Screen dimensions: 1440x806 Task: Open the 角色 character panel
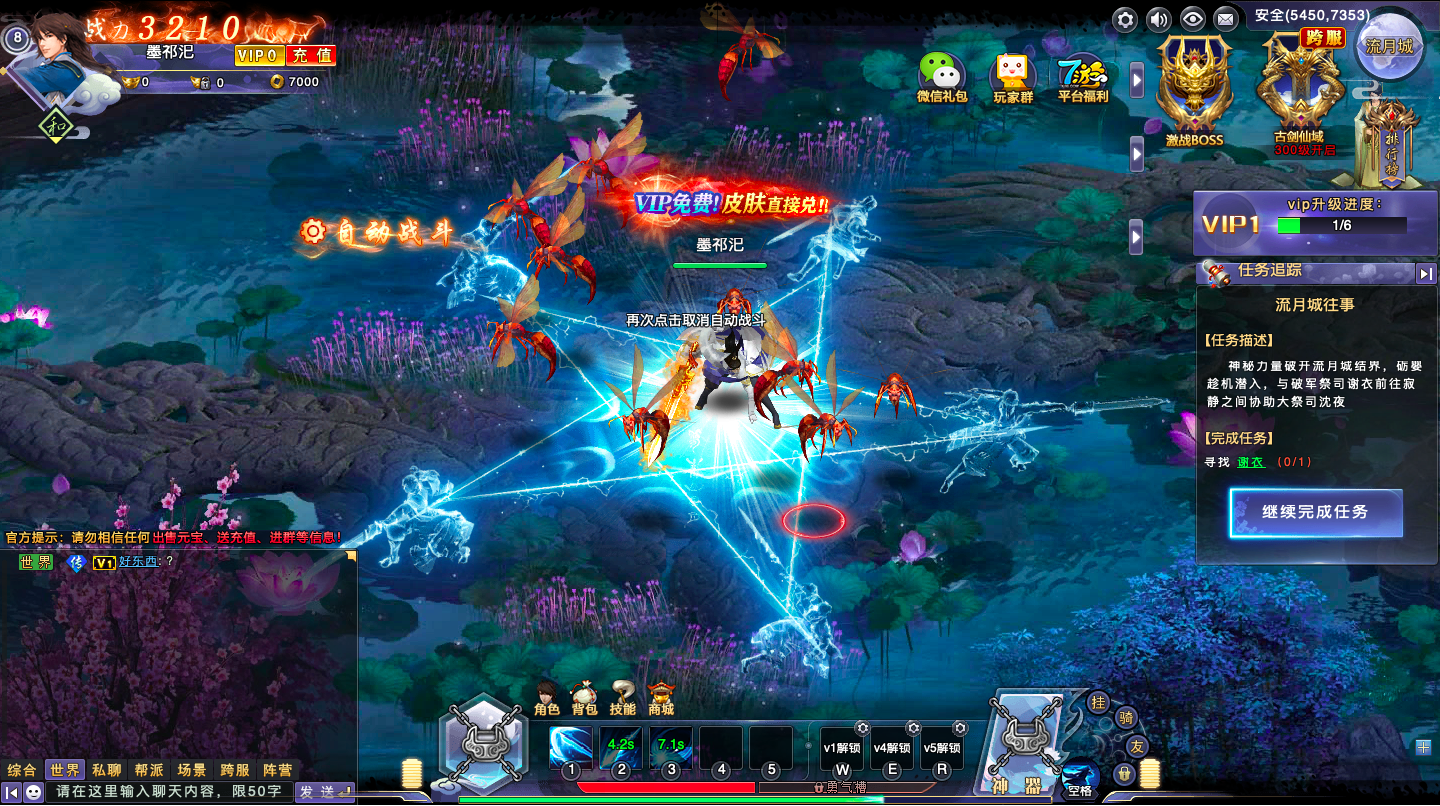(x=547, y=699)
